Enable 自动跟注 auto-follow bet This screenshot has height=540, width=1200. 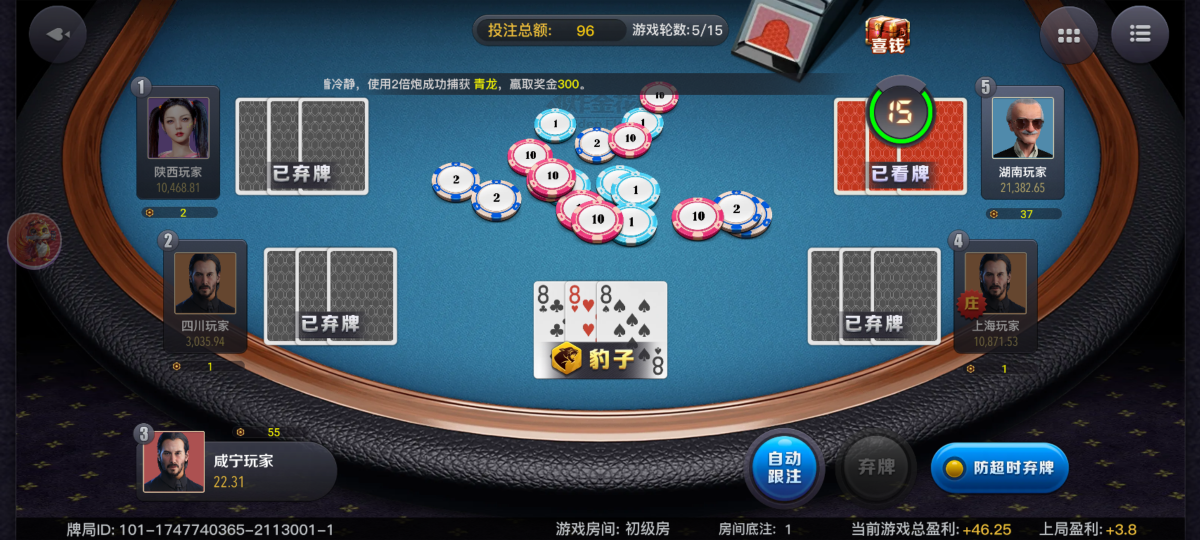point(784,467)
